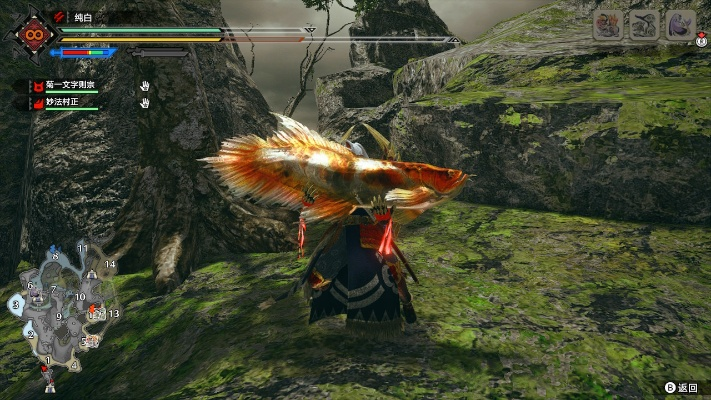Select the purple monster target icon
The image size is (711, 400).
pos(680,25)
